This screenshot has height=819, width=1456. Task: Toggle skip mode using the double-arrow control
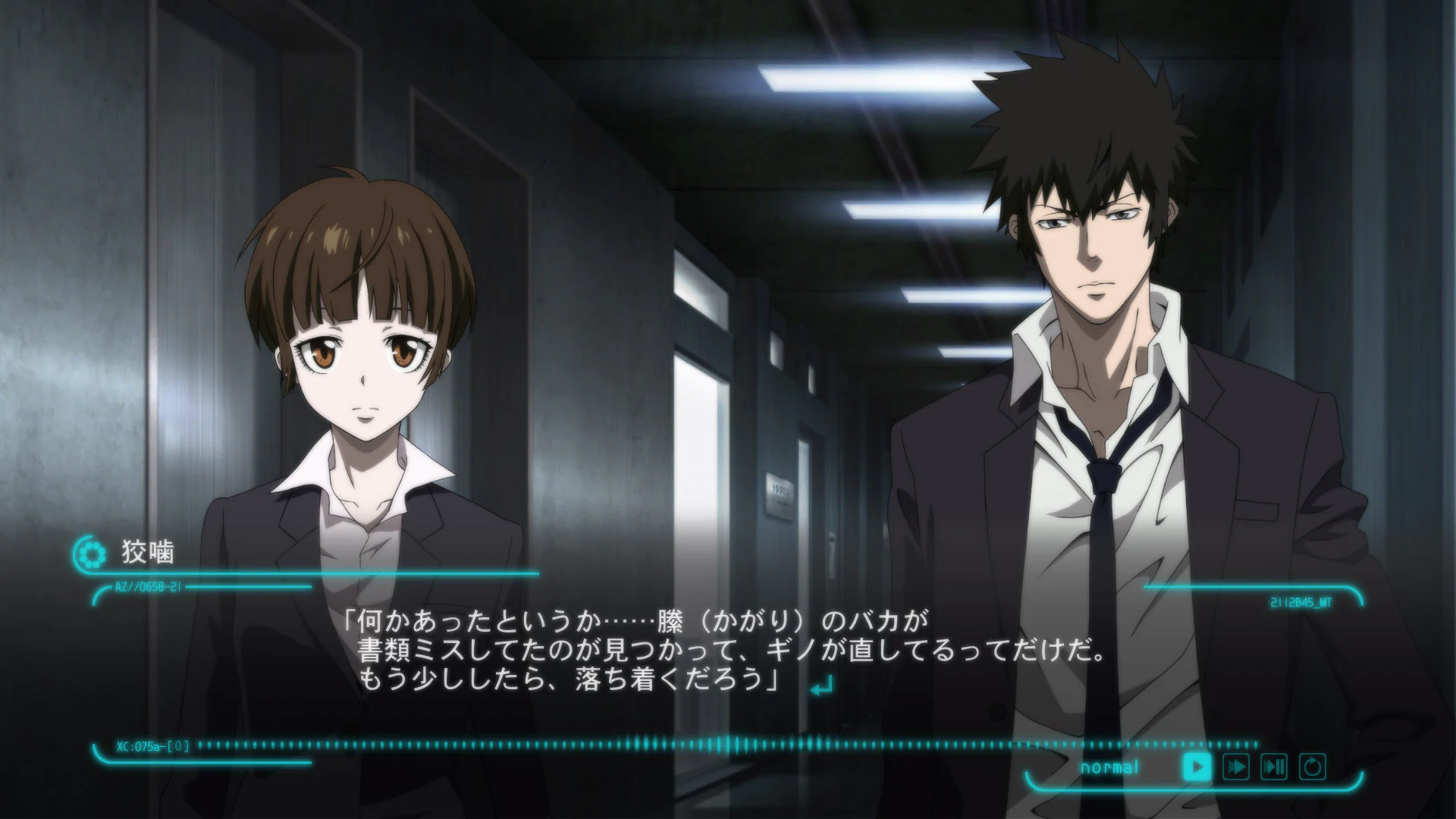(1236, 767)
